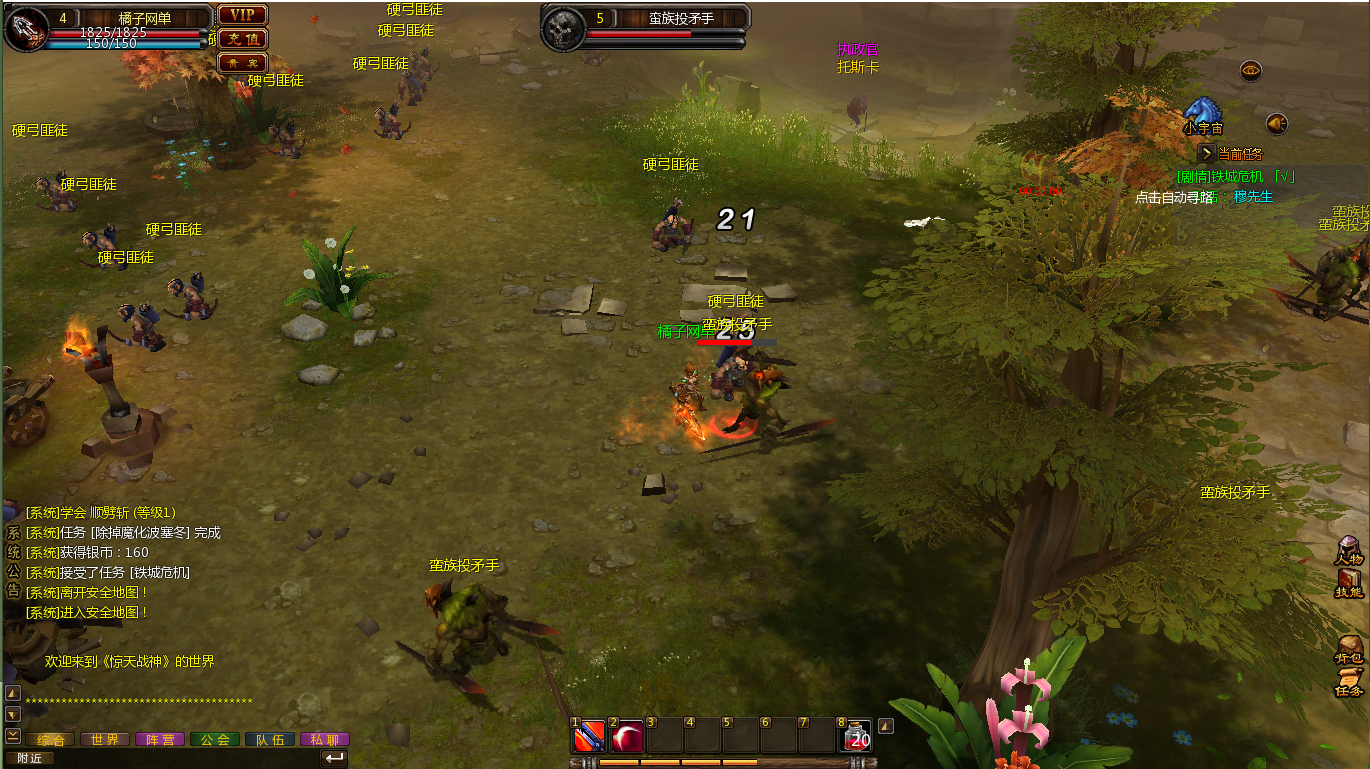Open the VIP button

tap(242, 15)
